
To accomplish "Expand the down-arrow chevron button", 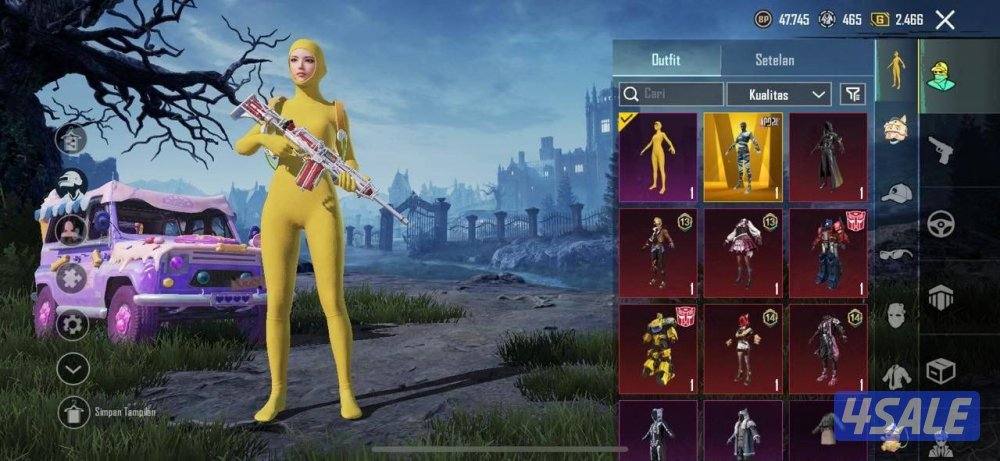I will [x=73, y=368].
